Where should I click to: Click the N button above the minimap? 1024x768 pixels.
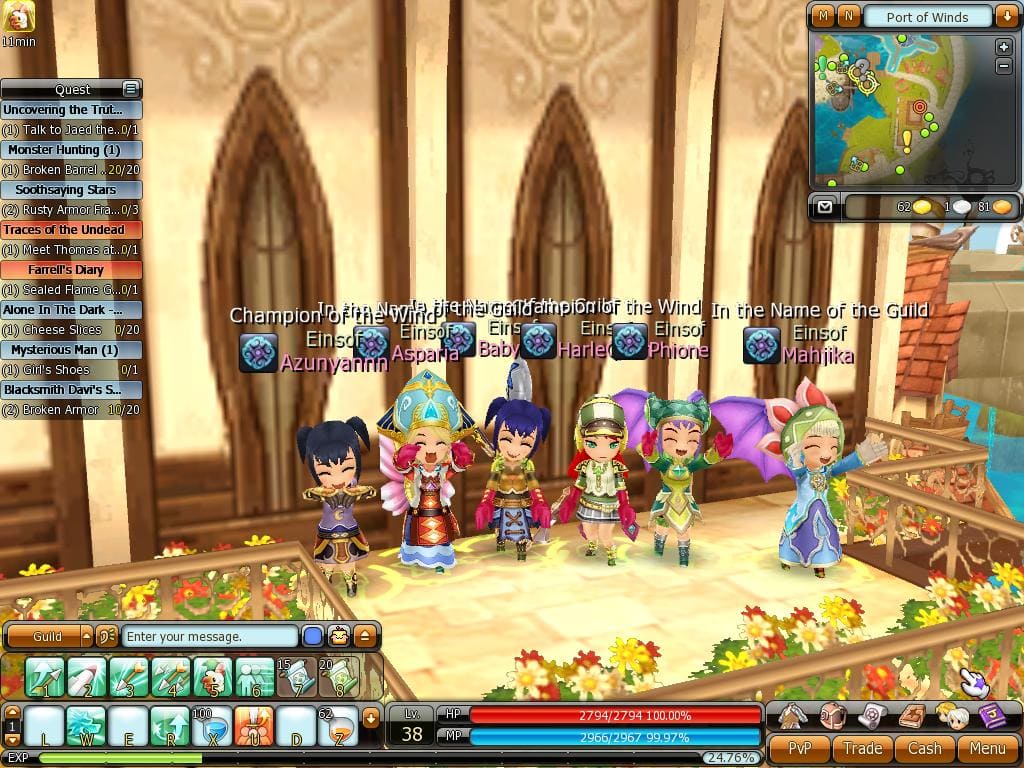point(848,16)
